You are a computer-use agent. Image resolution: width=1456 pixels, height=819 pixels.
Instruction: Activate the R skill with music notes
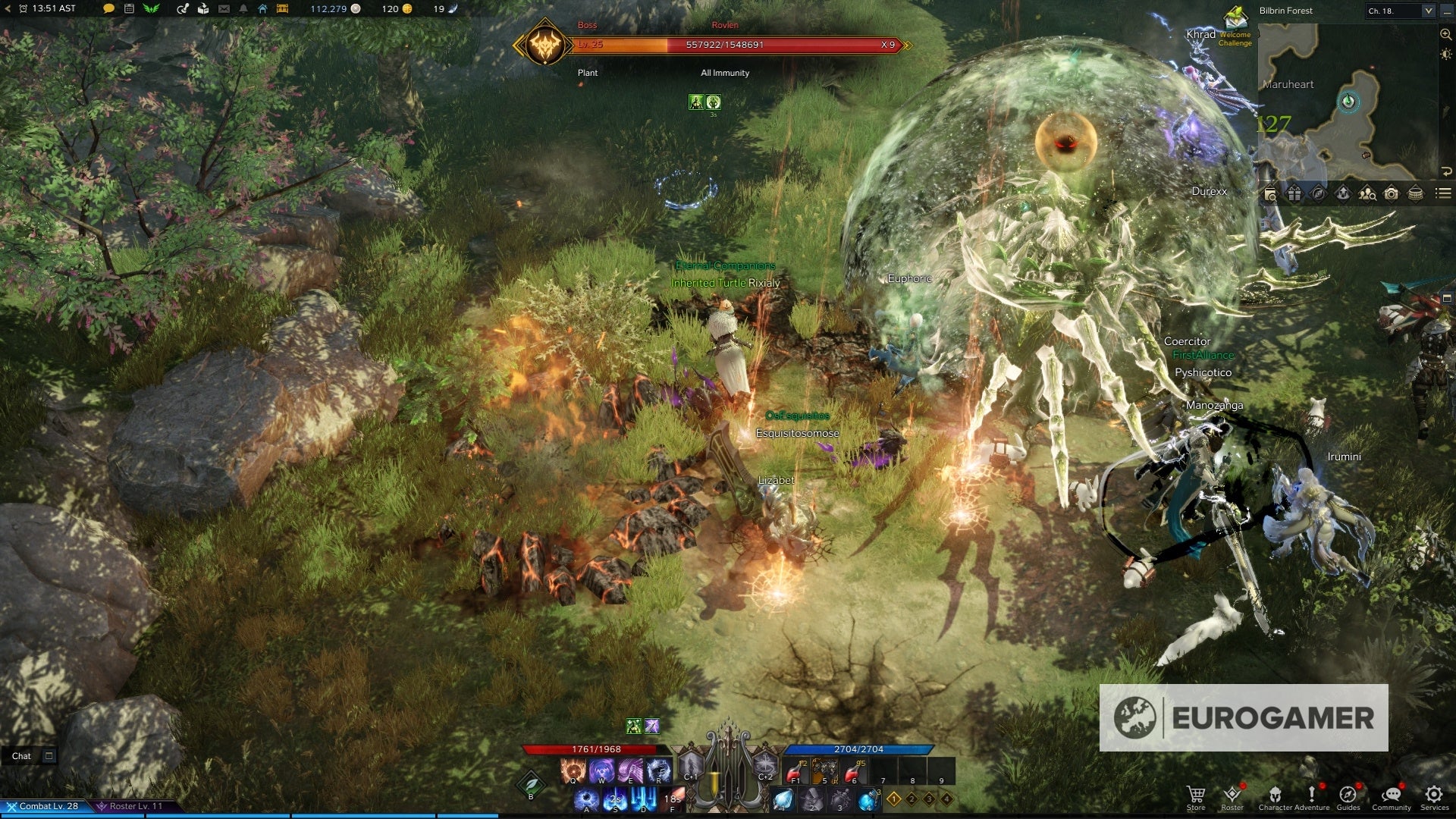tap(658, 771)
